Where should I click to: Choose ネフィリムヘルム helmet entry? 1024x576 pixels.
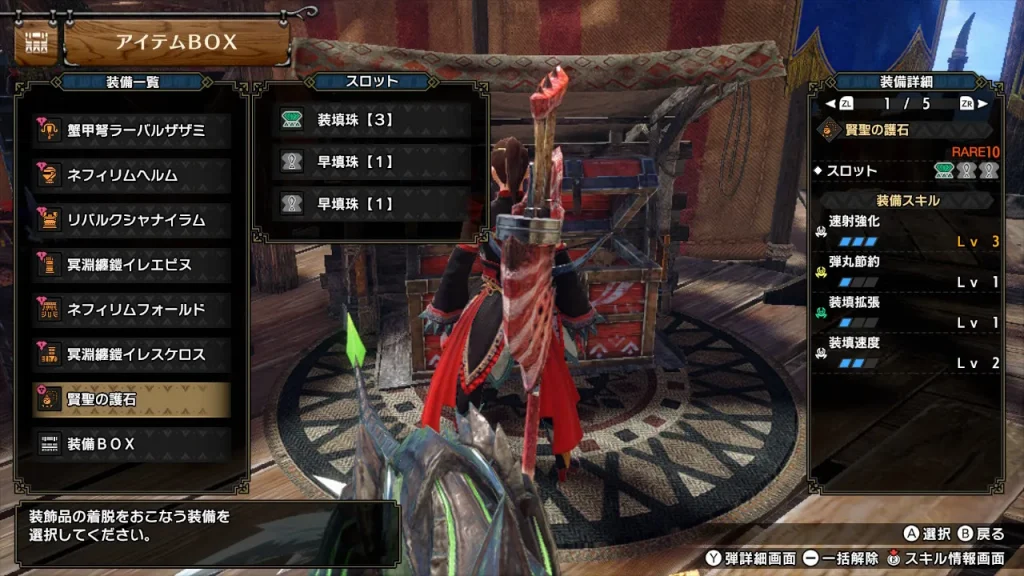click(131, 175)
